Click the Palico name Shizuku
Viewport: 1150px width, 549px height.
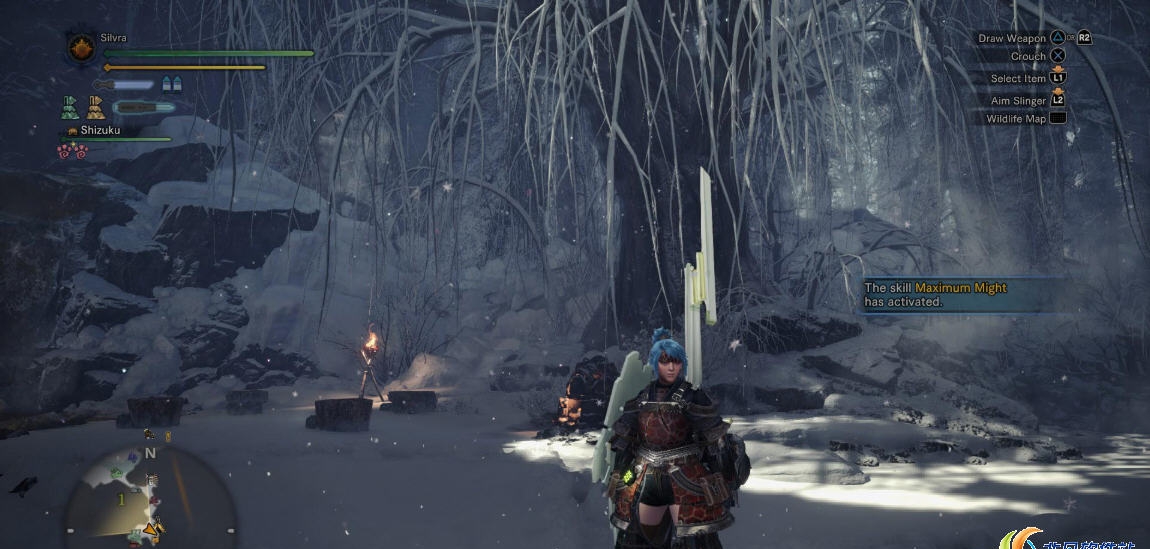100,130
